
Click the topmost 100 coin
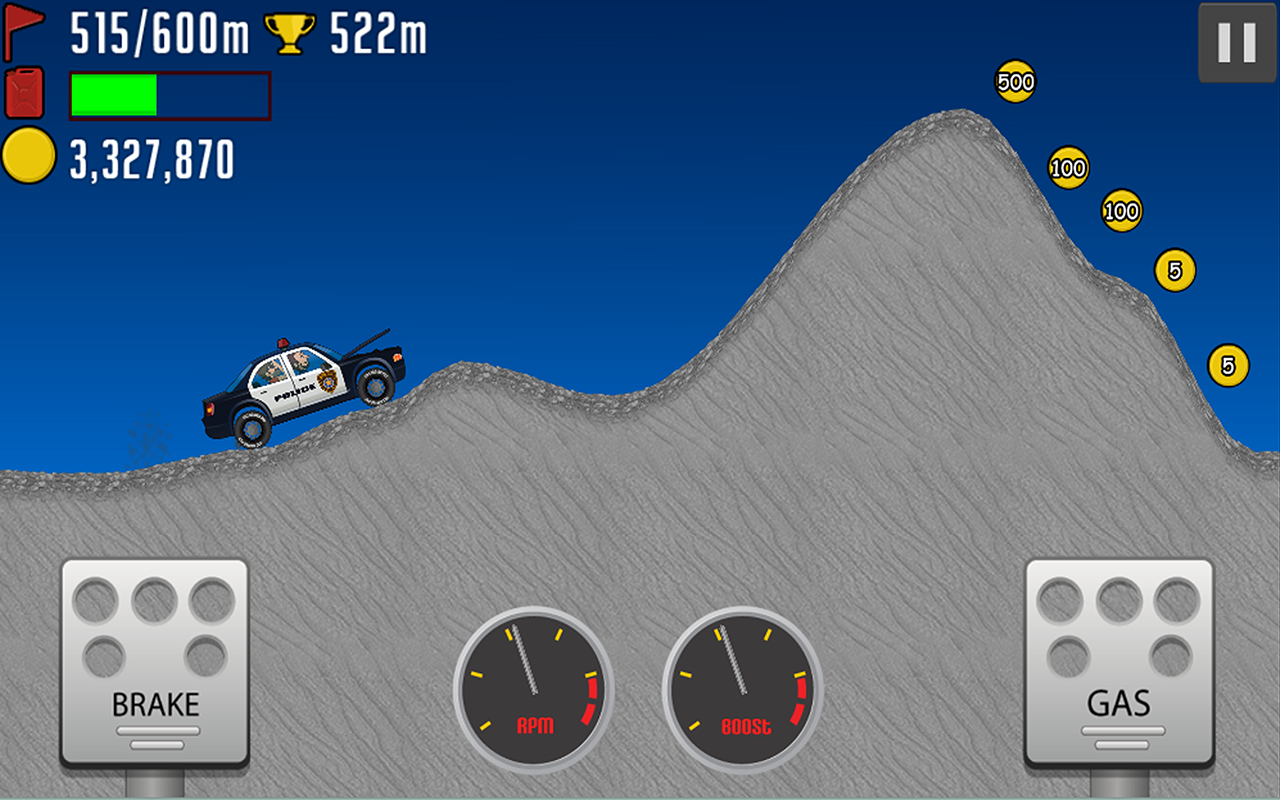[1068, 168]
